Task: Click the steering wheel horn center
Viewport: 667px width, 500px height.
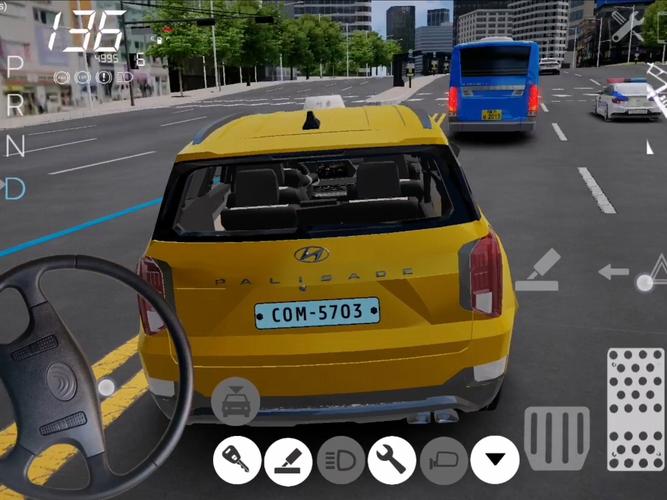Action: coord(62,381)
